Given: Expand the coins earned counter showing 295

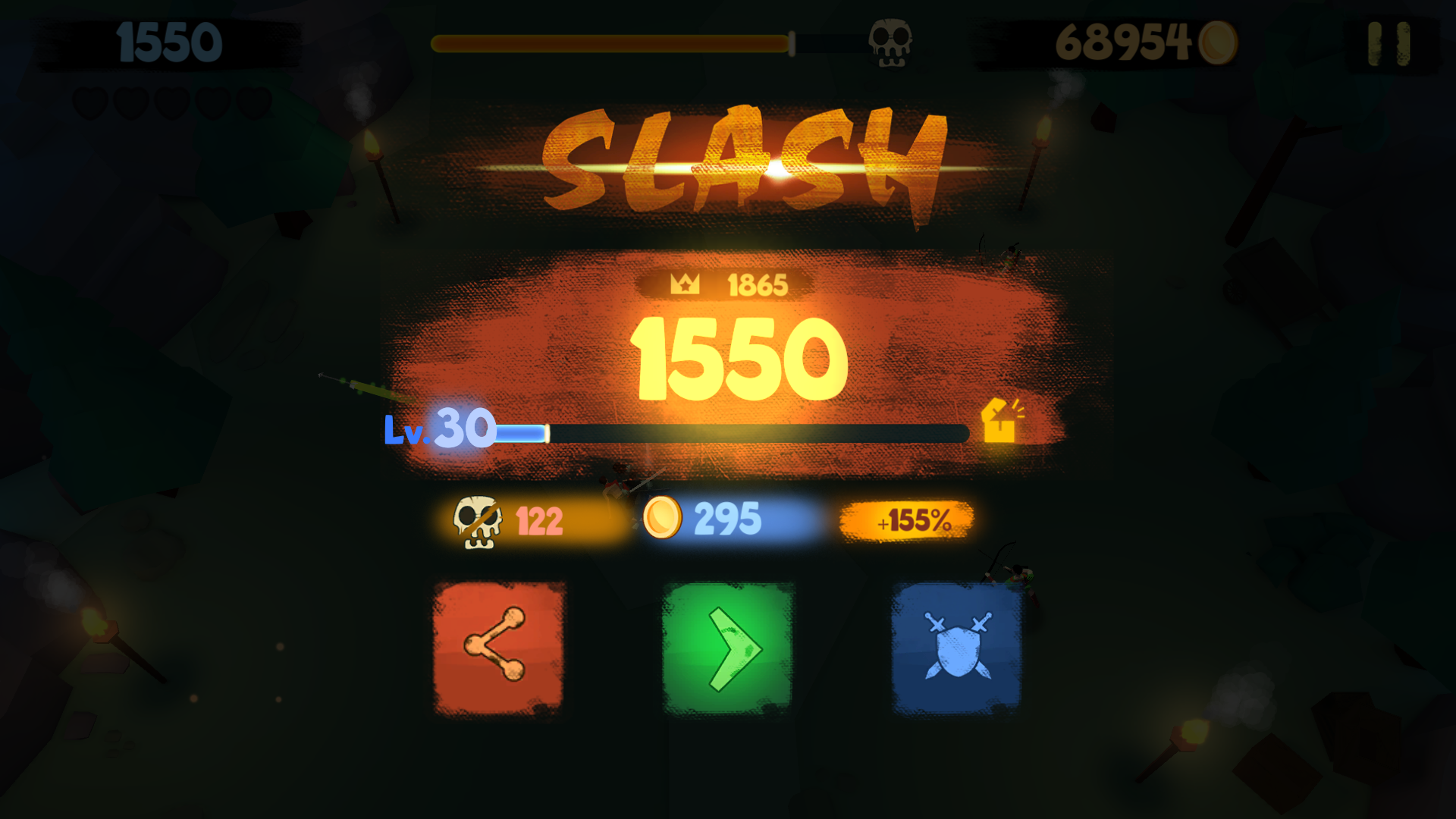Looking at the screenshot, I should [726, 519].
